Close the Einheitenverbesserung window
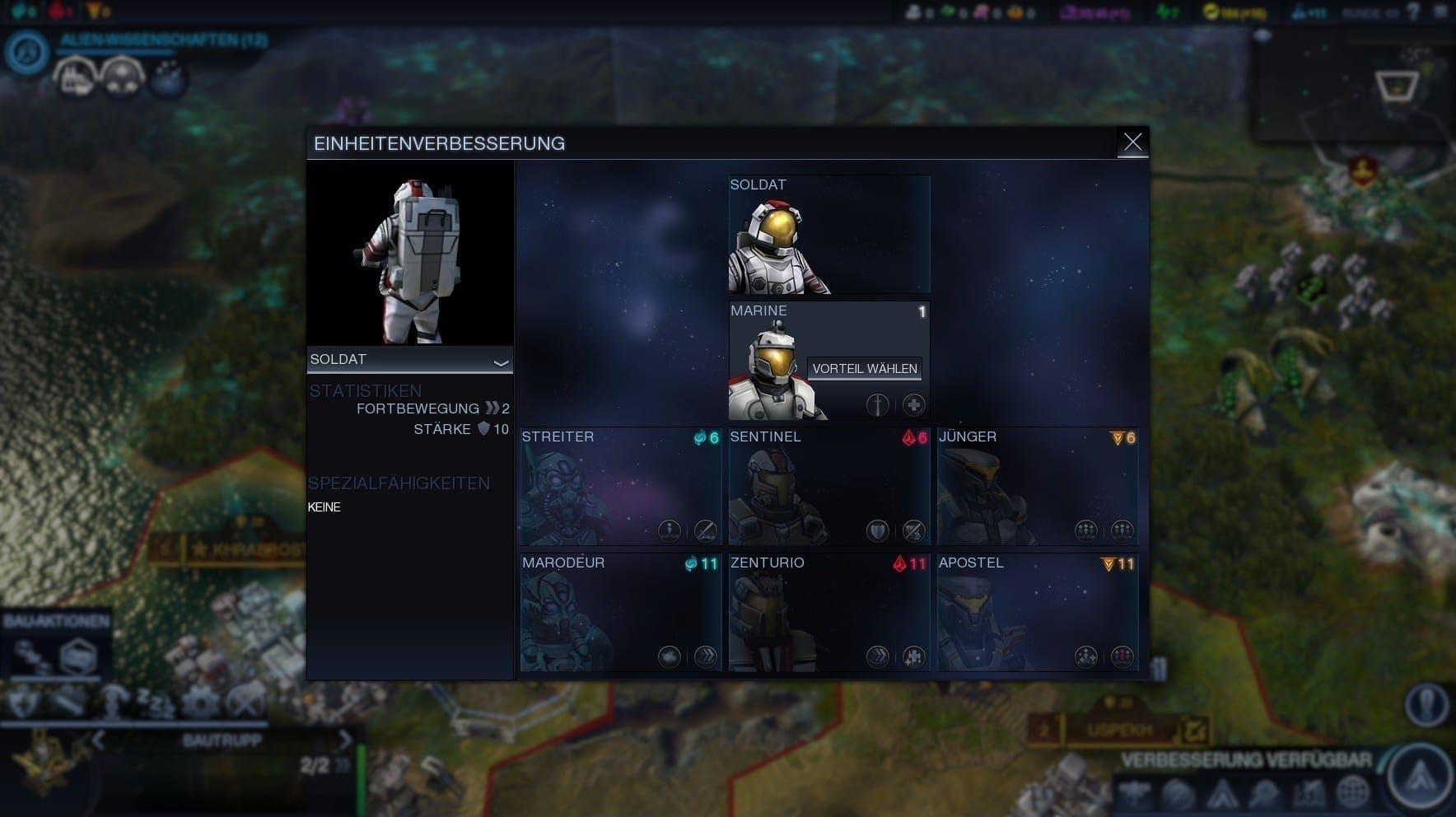The image size is (1456, 817). click(1132, 142)
